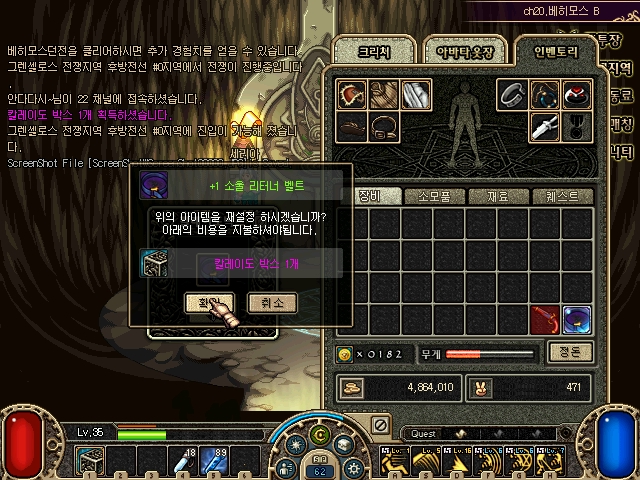
Task: Click the equipped white gauntlet slot
Action: click(415, 94)
